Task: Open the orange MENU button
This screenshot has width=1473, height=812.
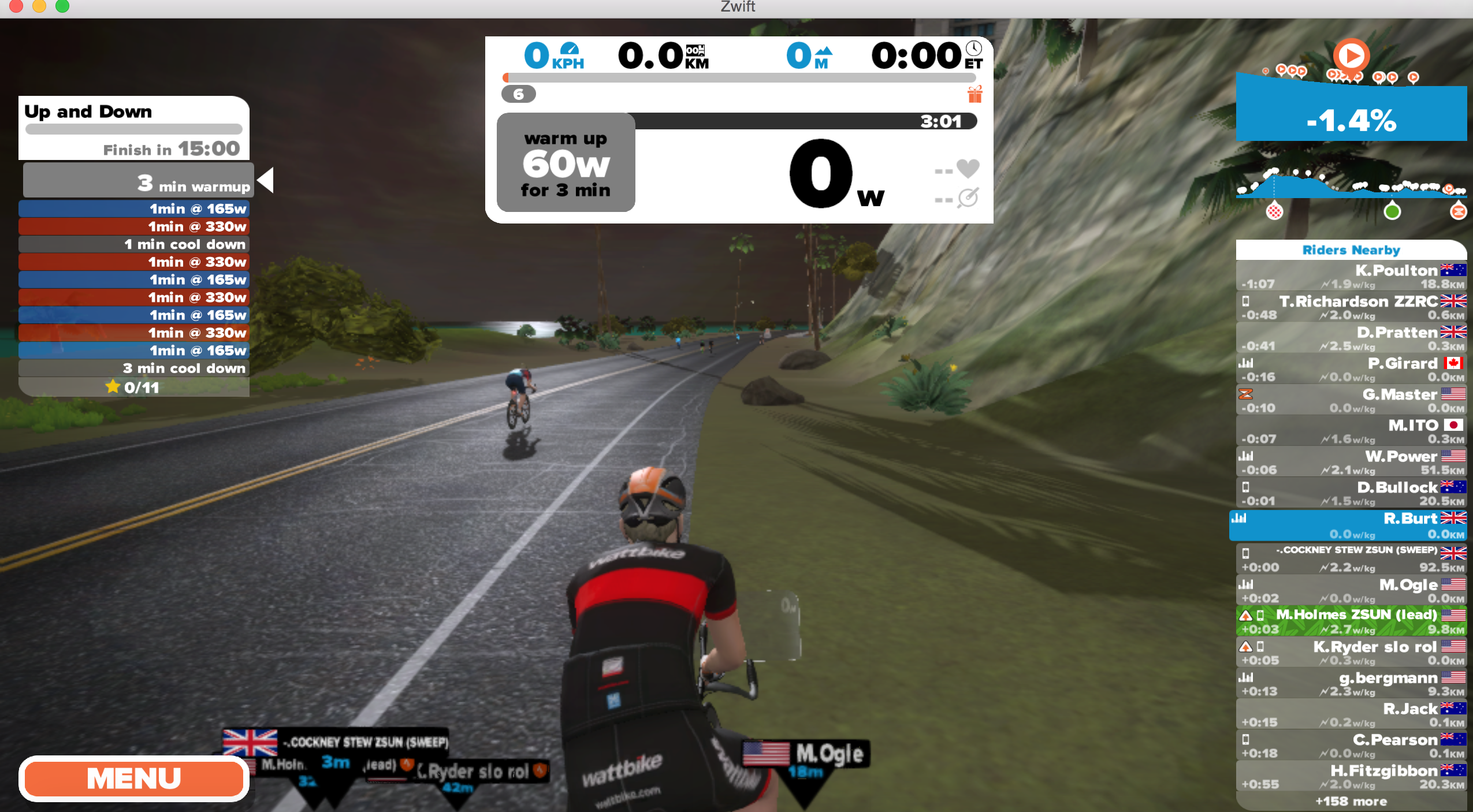Action: [x=134, y=778]
